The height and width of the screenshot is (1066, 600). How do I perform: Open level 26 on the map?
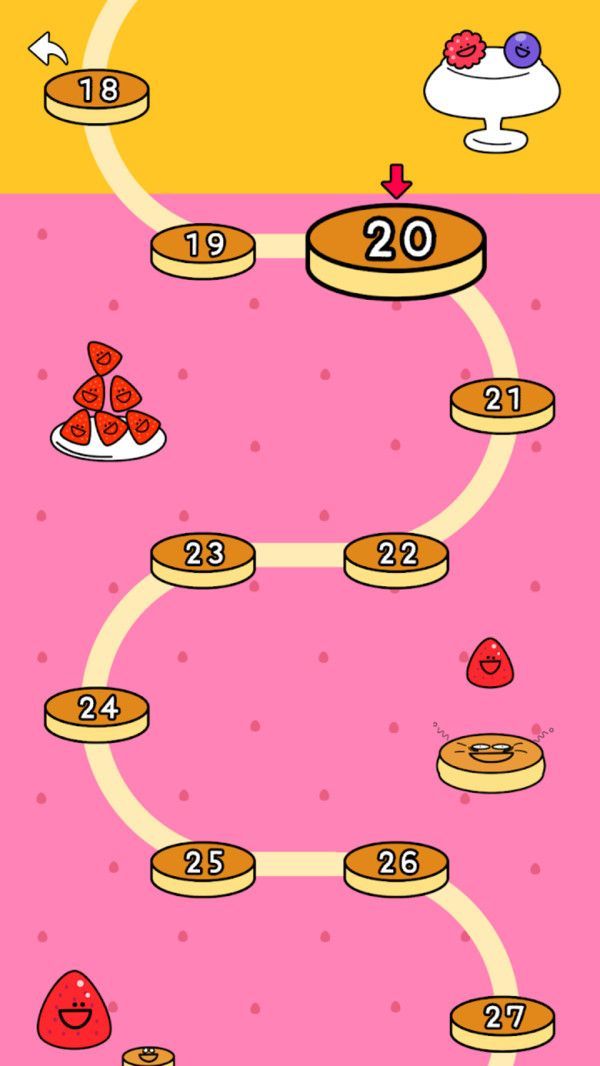(396, 865)
